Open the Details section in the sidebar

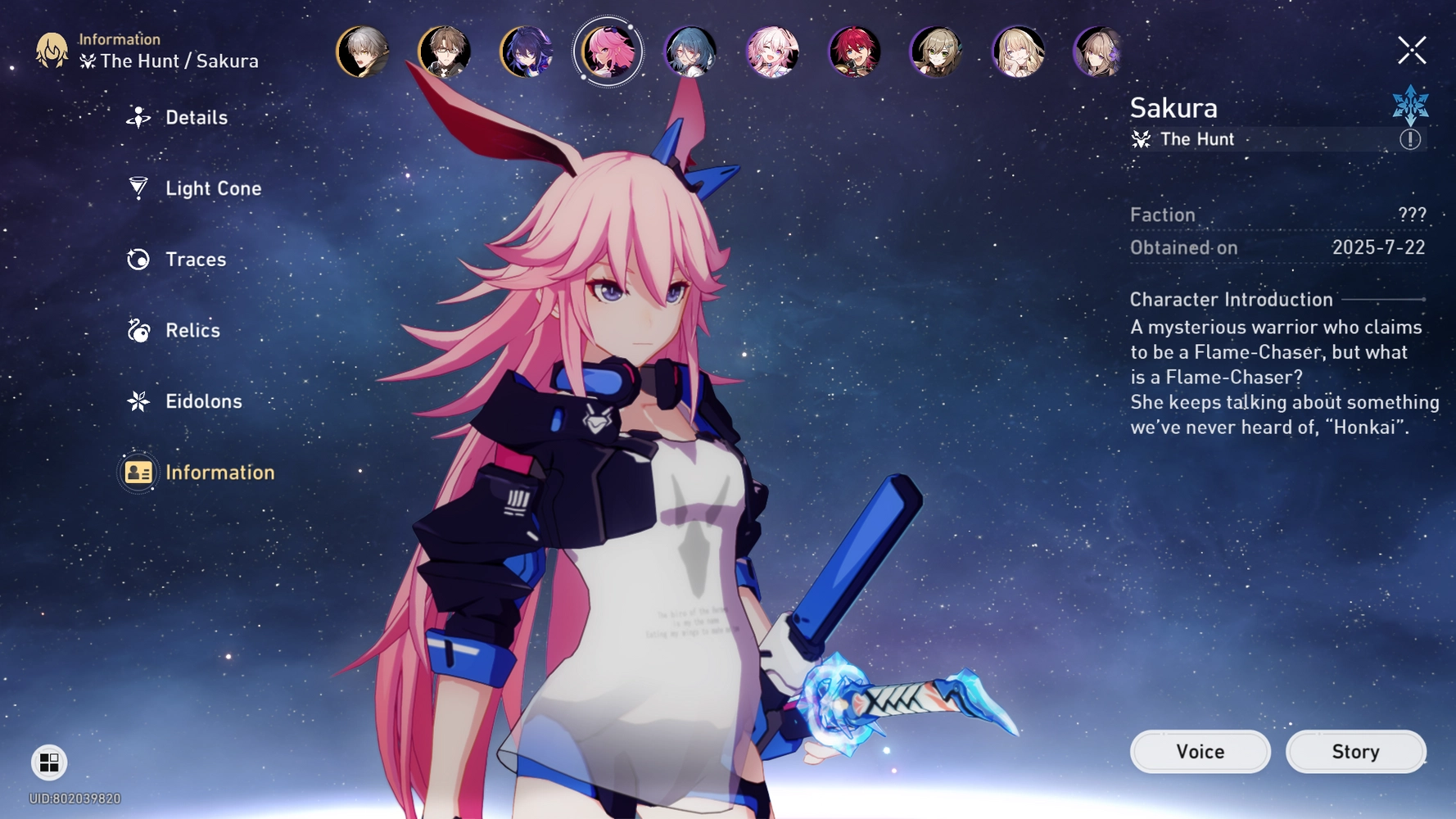[x=196, y=117]
